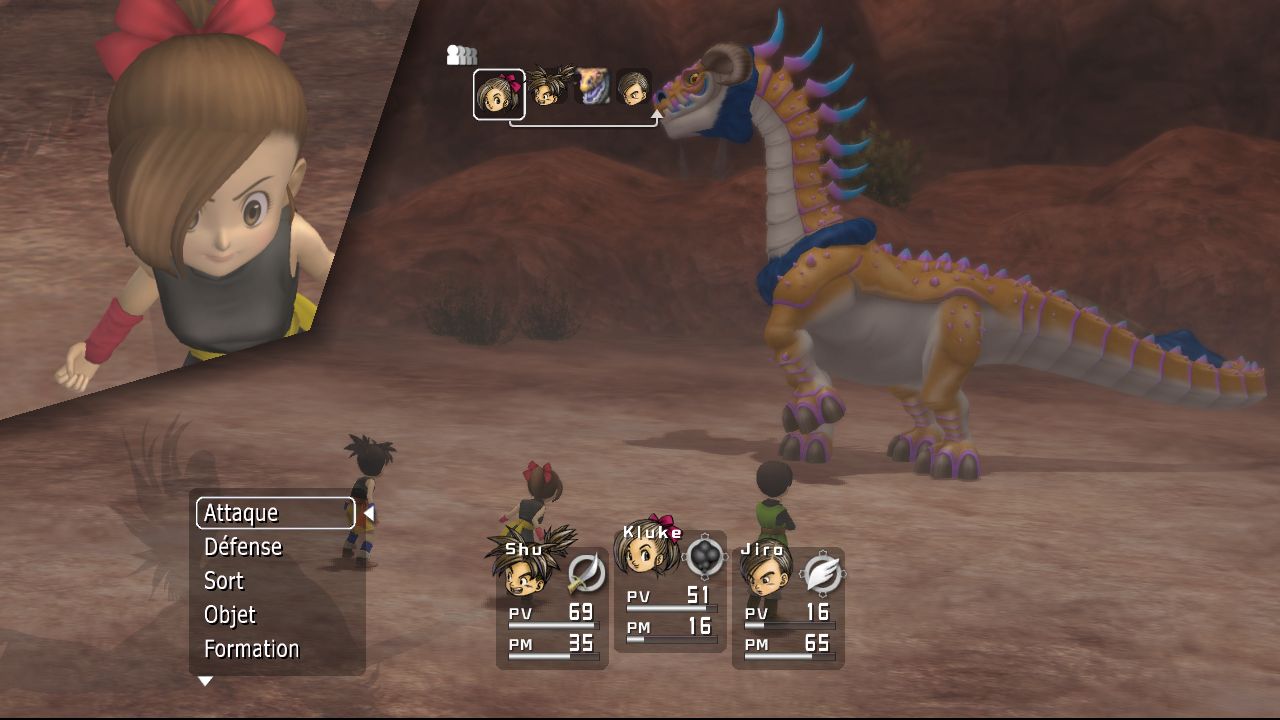Screen dimensions: 1280x720
Task: Open the Objet item menu
Action: (x=230, y=615)
